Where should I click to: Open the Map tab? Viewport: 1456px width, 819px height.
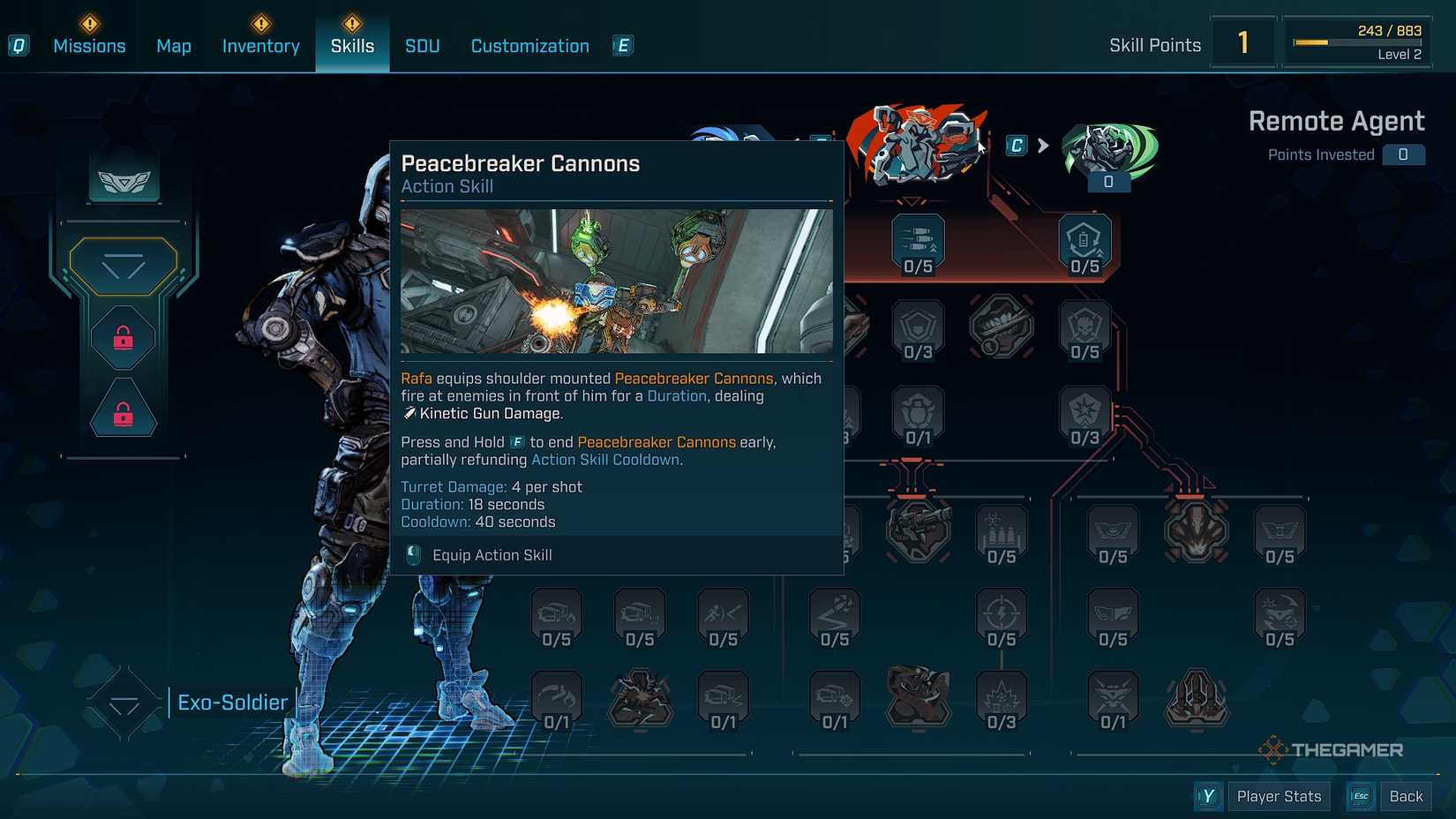tap(173, 45)
